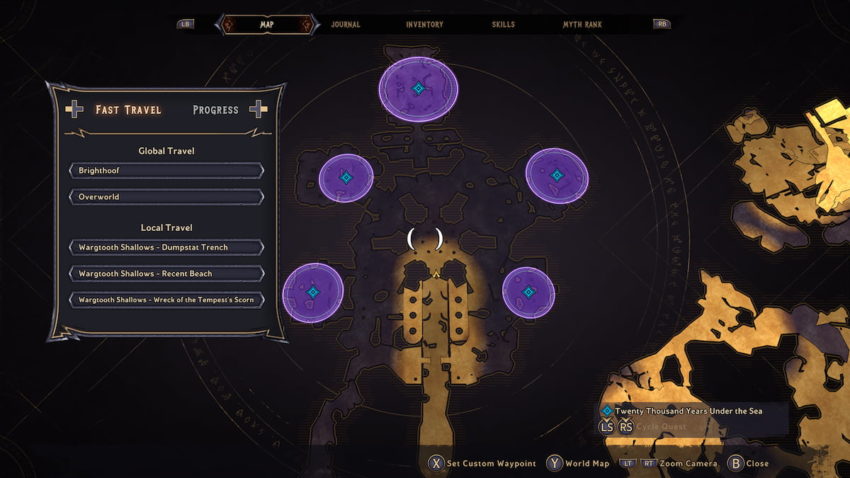Select the Map tab
The height and width of the screenshot is (478, 850).
pos(266,24)
